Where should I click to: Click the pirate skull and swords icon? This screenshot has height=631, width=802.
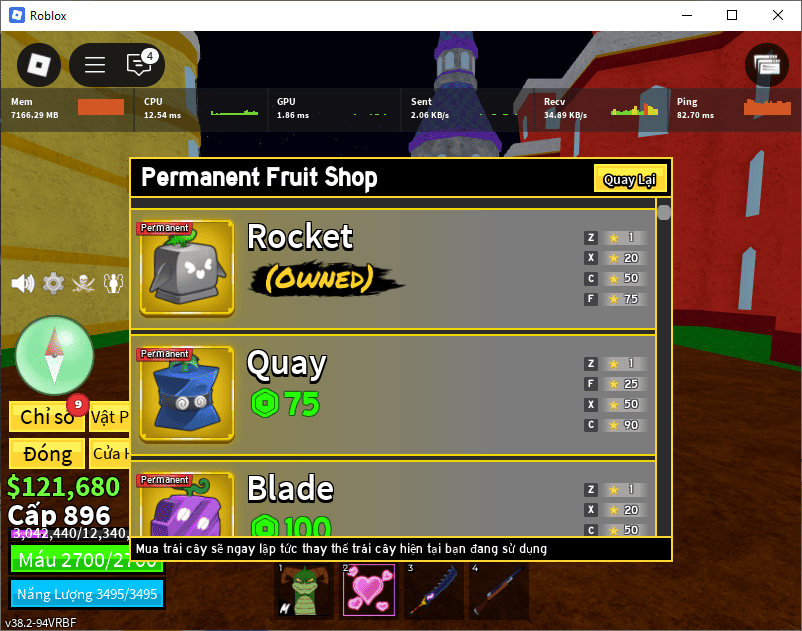click(84, 283)
